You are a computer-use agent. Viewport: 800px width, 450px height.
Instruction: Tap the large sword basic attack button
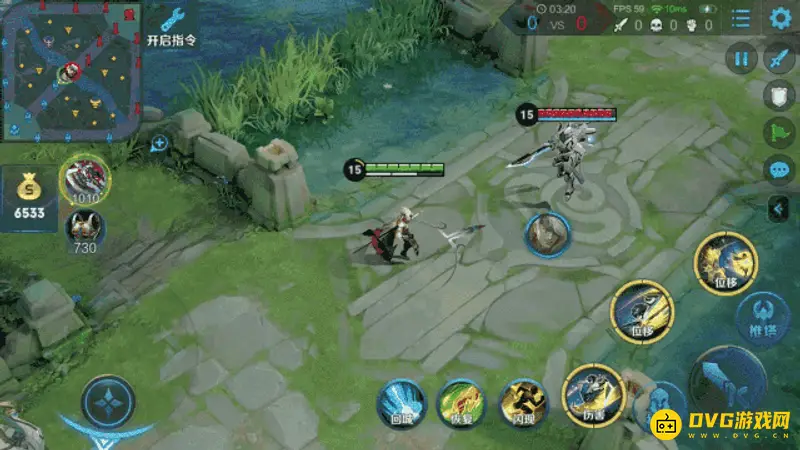tap(730, 385)
